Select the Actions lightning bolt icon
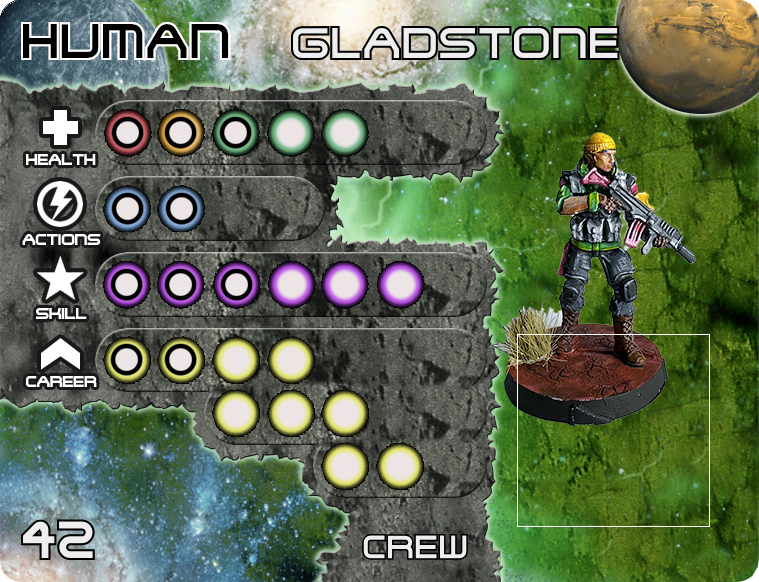759x582 pixels. coord(58,207)
